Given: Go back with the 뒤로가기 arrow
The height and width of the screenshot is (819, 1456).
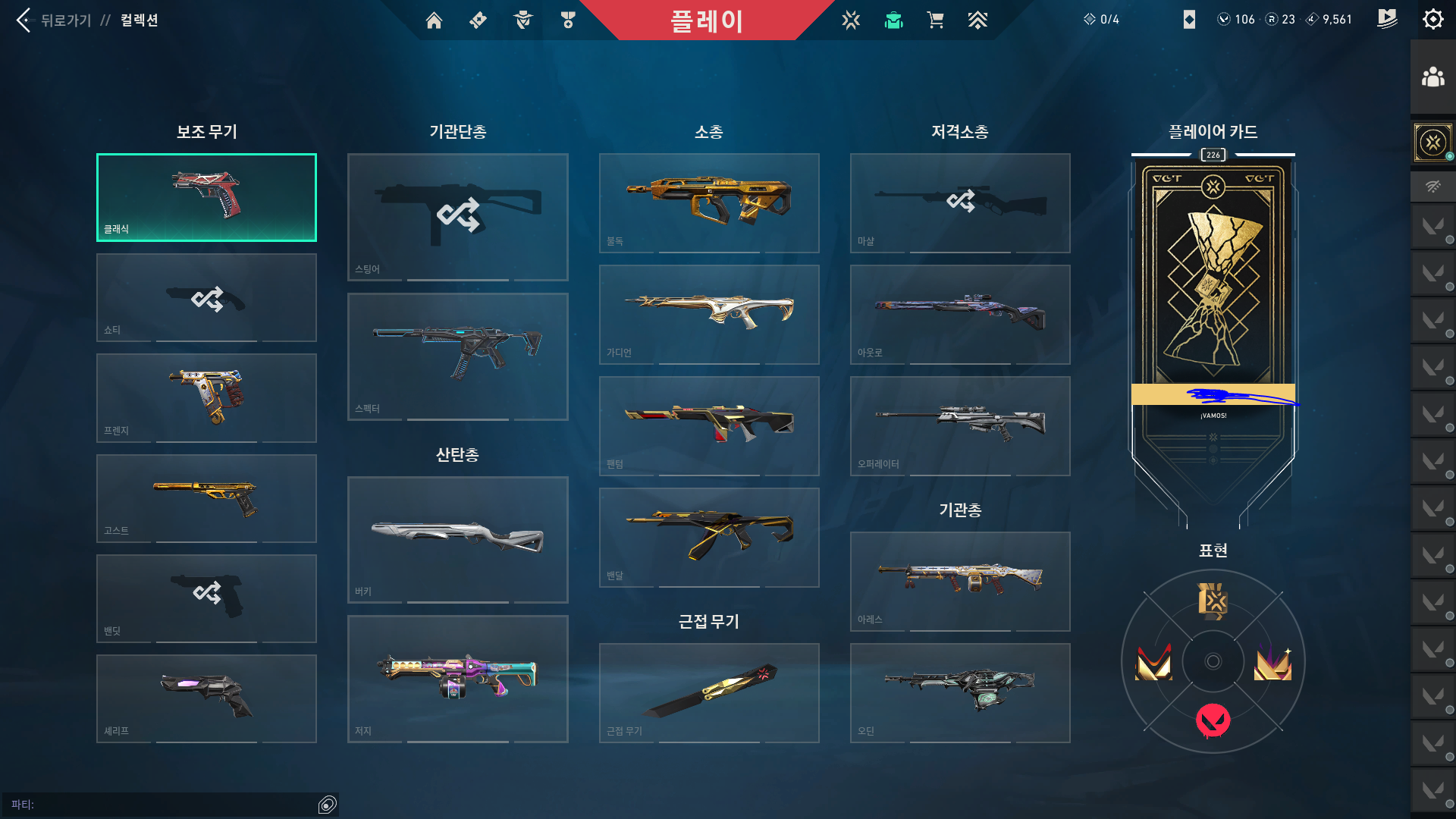Looking at the screenshot, I should point(24,20).
